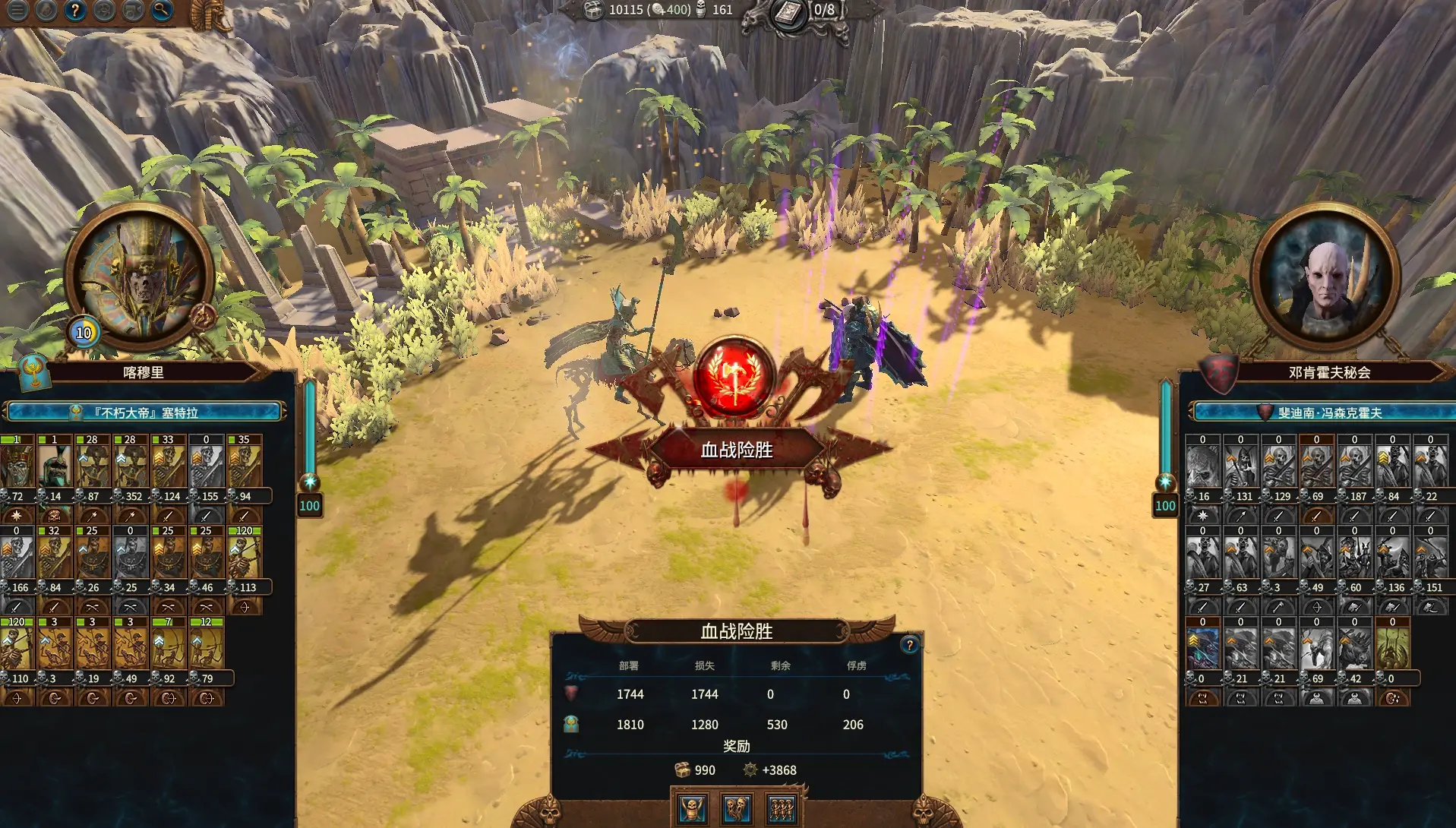Viewport: 1456px width, 828px height.
Task: Click the Settra army name banner
Action: tap(144, 412)
